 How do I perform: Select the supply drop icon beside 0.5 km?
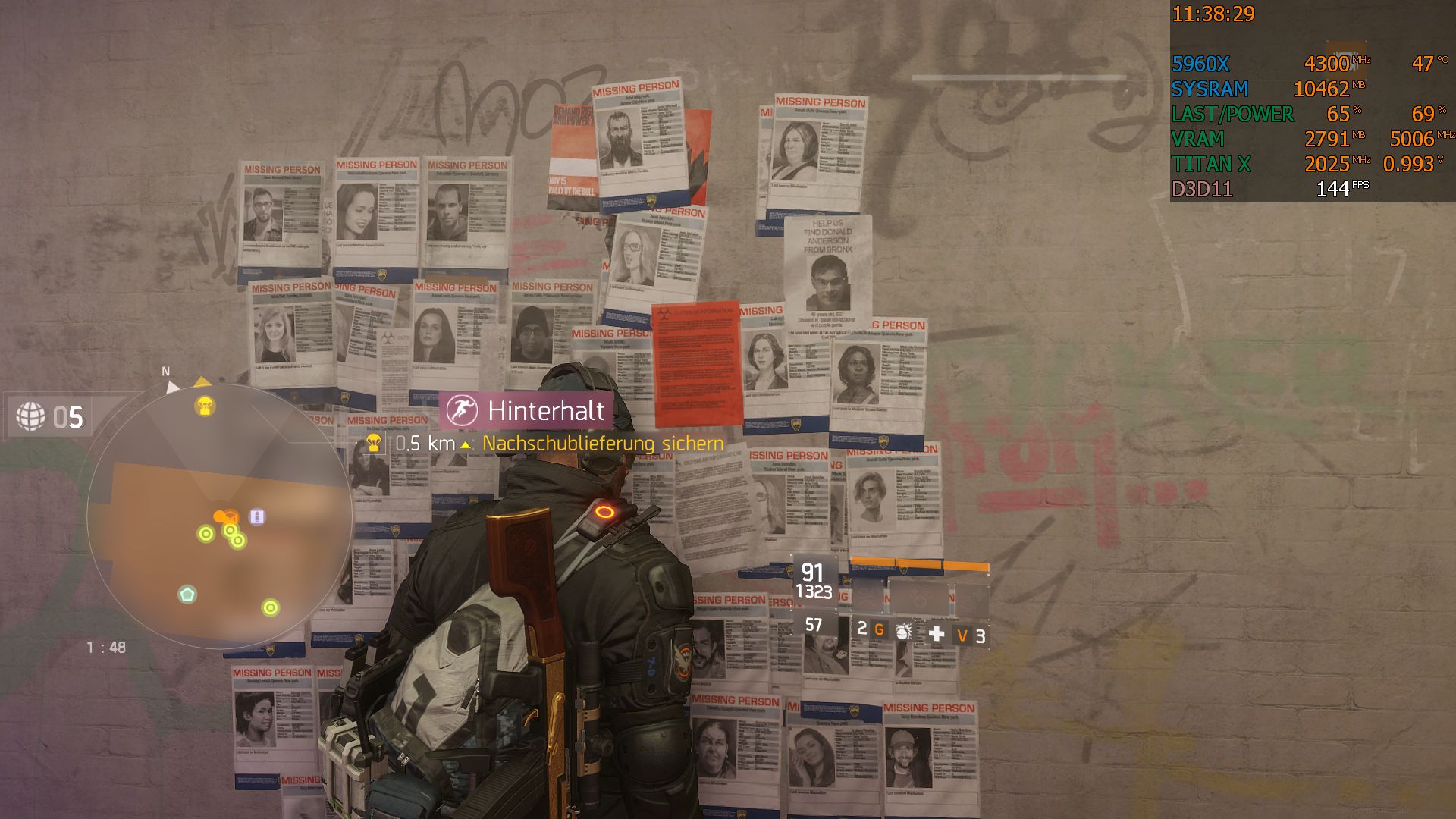pyautogui.click(x=372, y=443)
